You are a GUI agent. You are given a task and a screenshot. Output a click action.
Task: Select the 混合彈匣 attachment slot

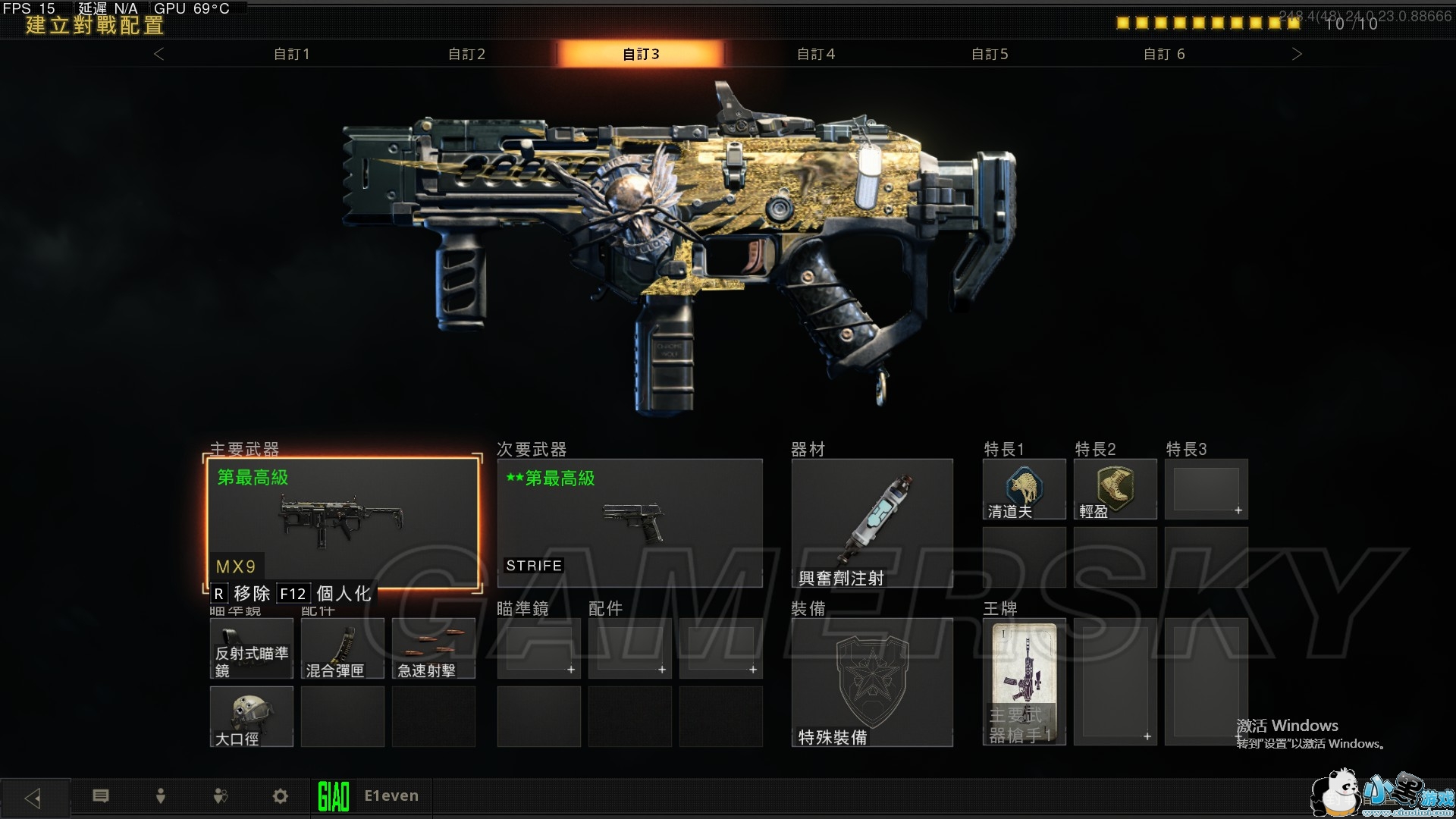click(x=343, y=648)
